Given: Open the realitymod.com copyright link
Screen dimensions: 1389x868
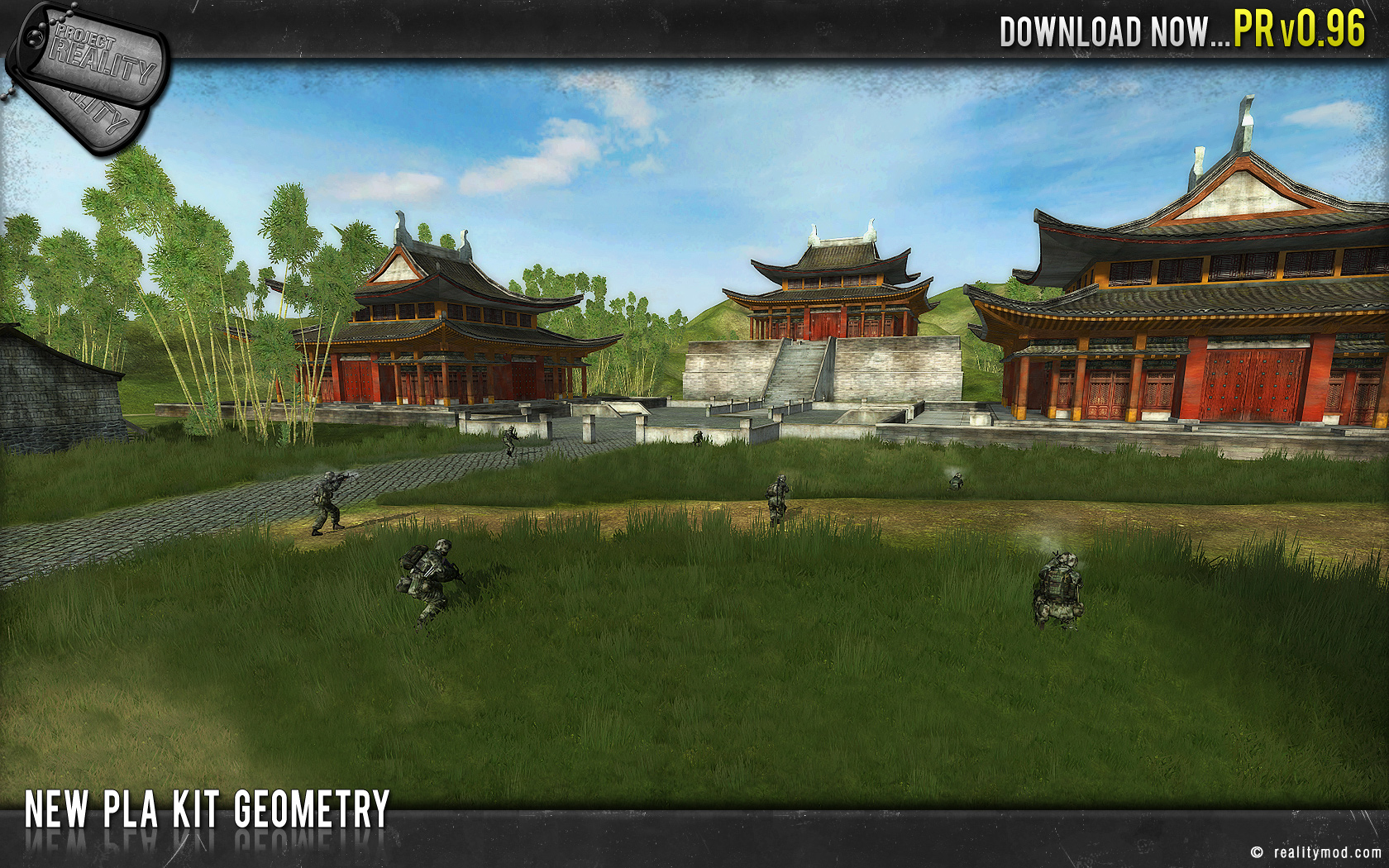Looking at the screenshot, I should (1316, 852).
